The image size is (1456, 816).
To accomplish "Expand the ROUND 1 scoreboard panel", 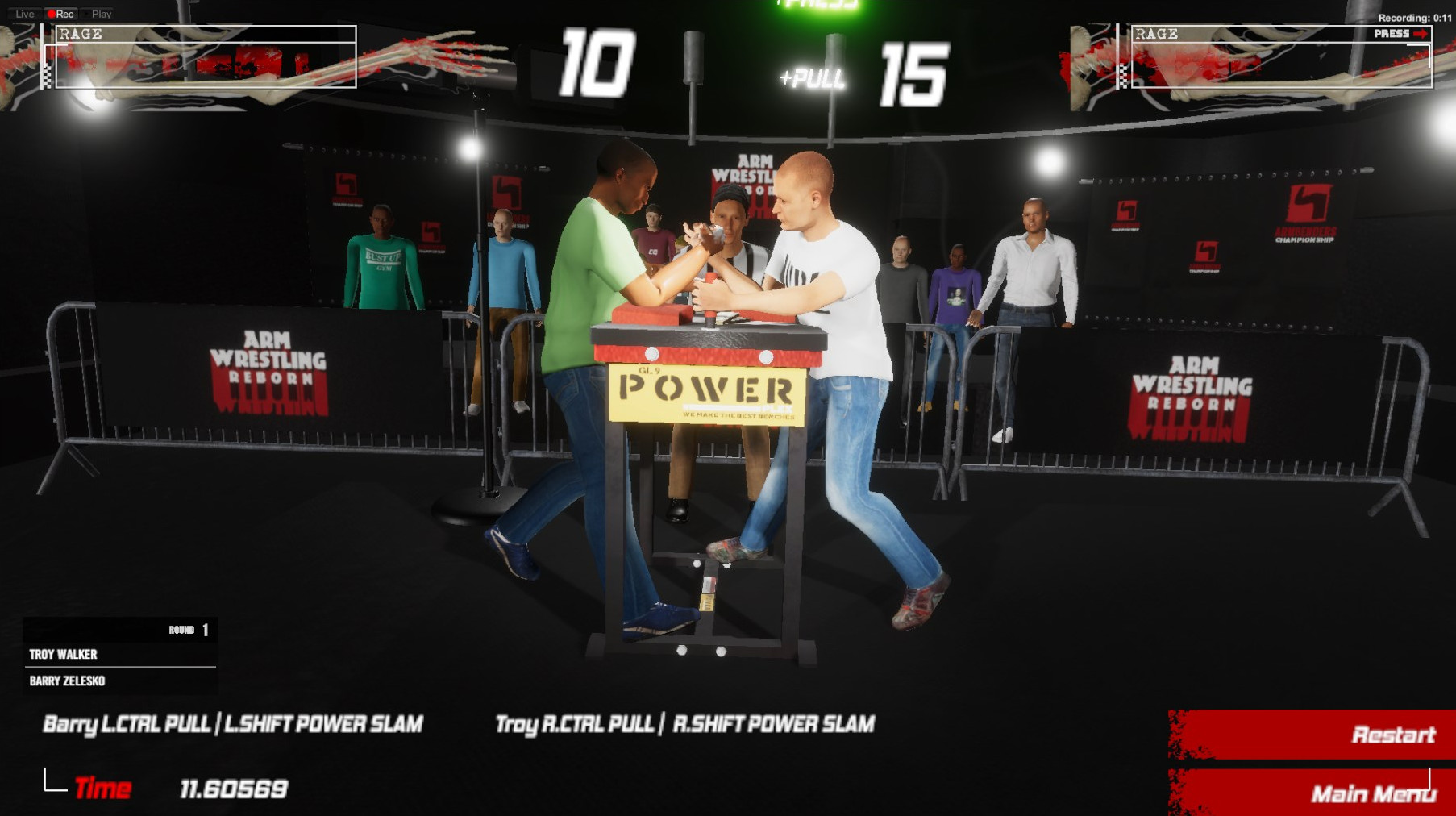I will 119,629.
